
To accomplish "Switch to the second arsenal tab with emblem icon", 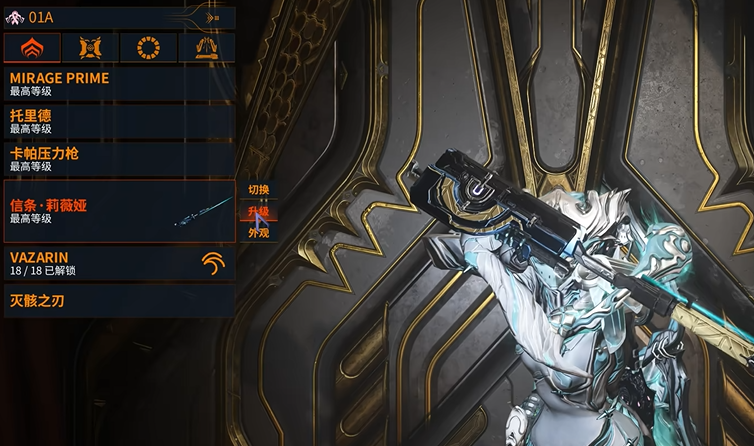I will [x=90, y=47].
